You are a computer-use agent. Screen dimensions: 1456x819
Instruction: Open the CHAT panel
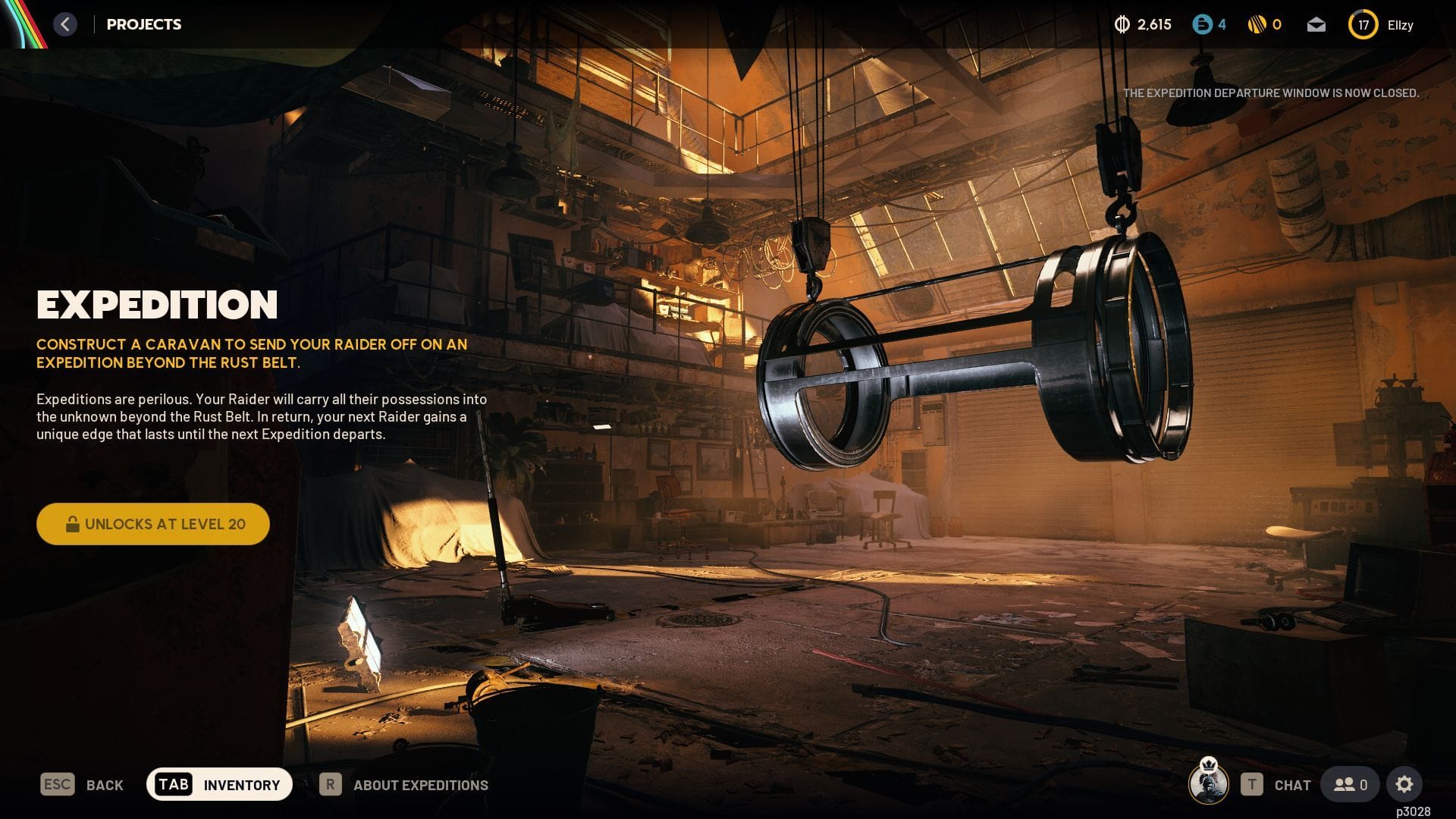point(1292,785)
